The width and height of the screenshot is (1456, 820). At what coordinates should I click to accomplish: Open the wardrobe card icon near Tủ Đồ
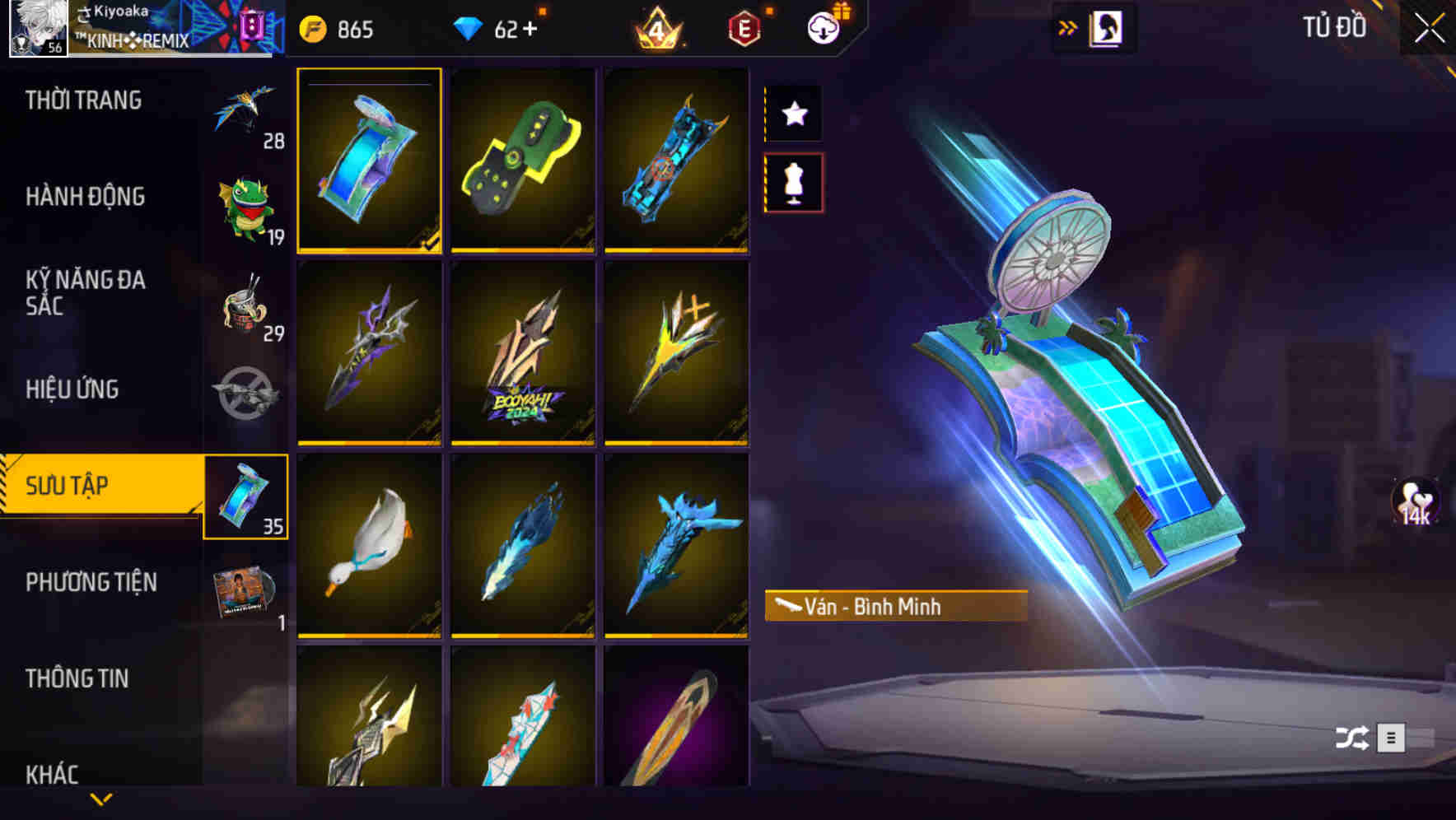pyautogui.click(x=1108, y=27)
